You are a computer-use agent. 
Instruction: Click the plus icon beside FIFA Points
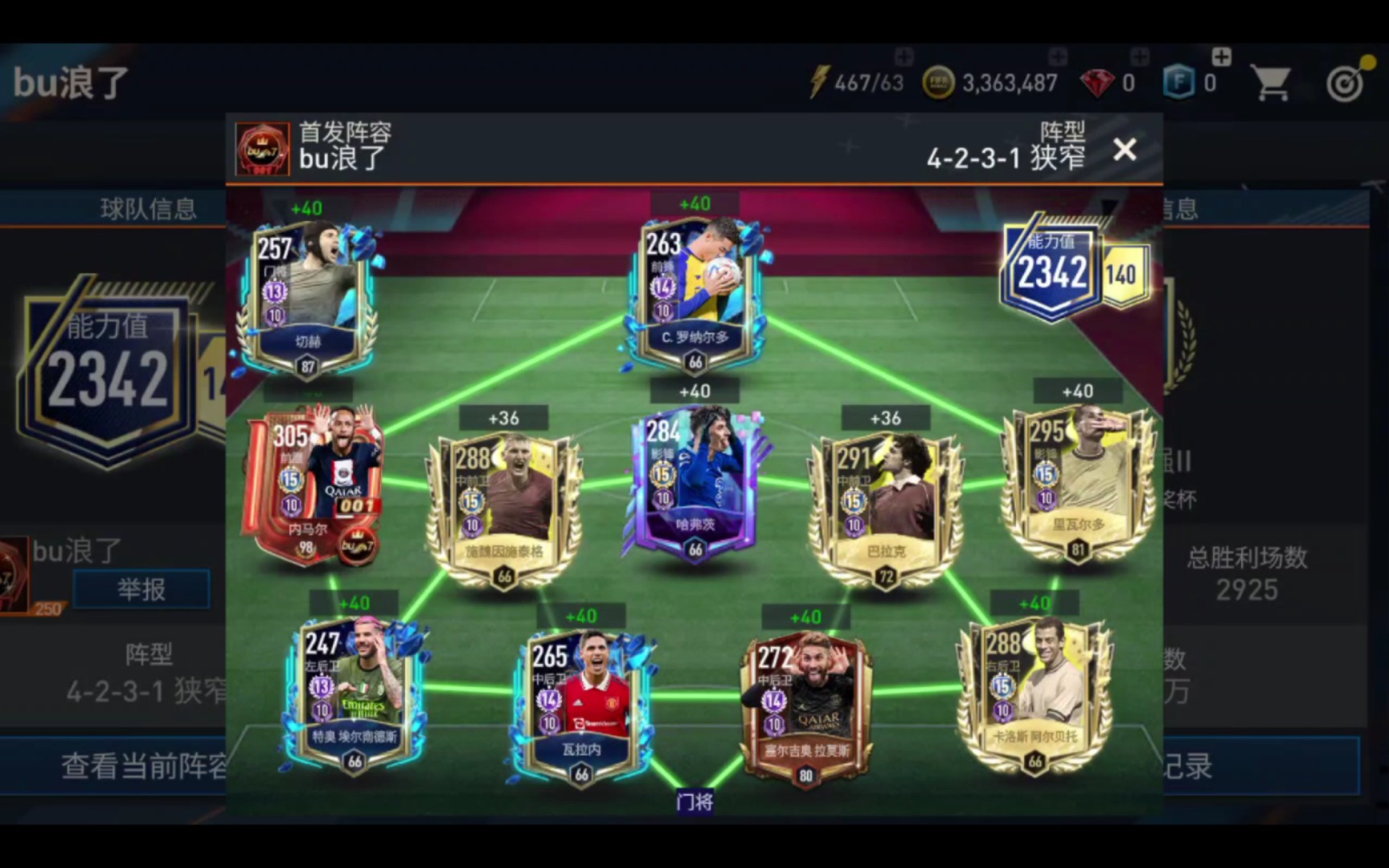point(1221,58)
